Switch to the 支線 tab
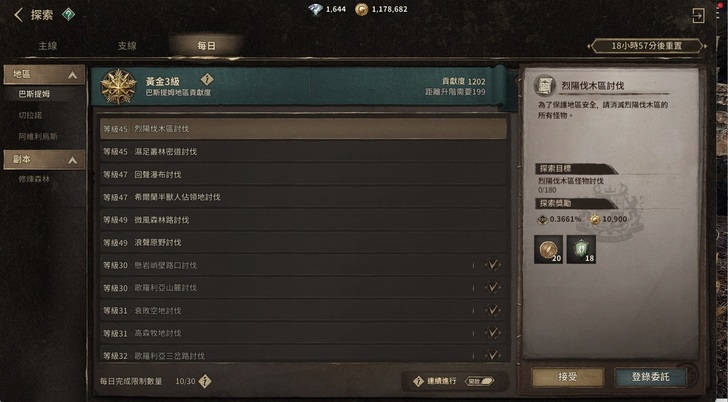 click(127, 46)
